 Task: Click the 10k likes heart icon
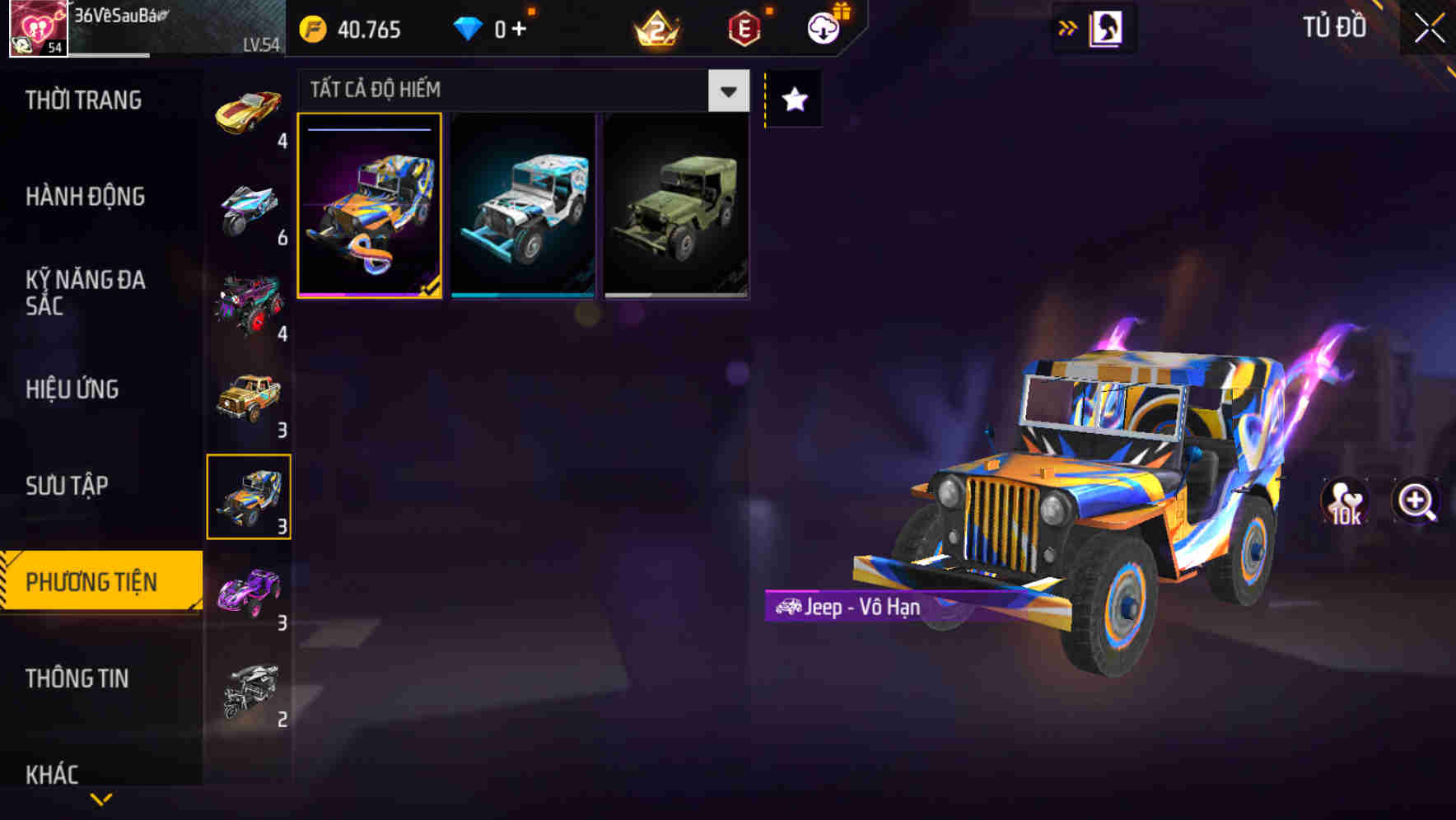[x=1346, y=502]
